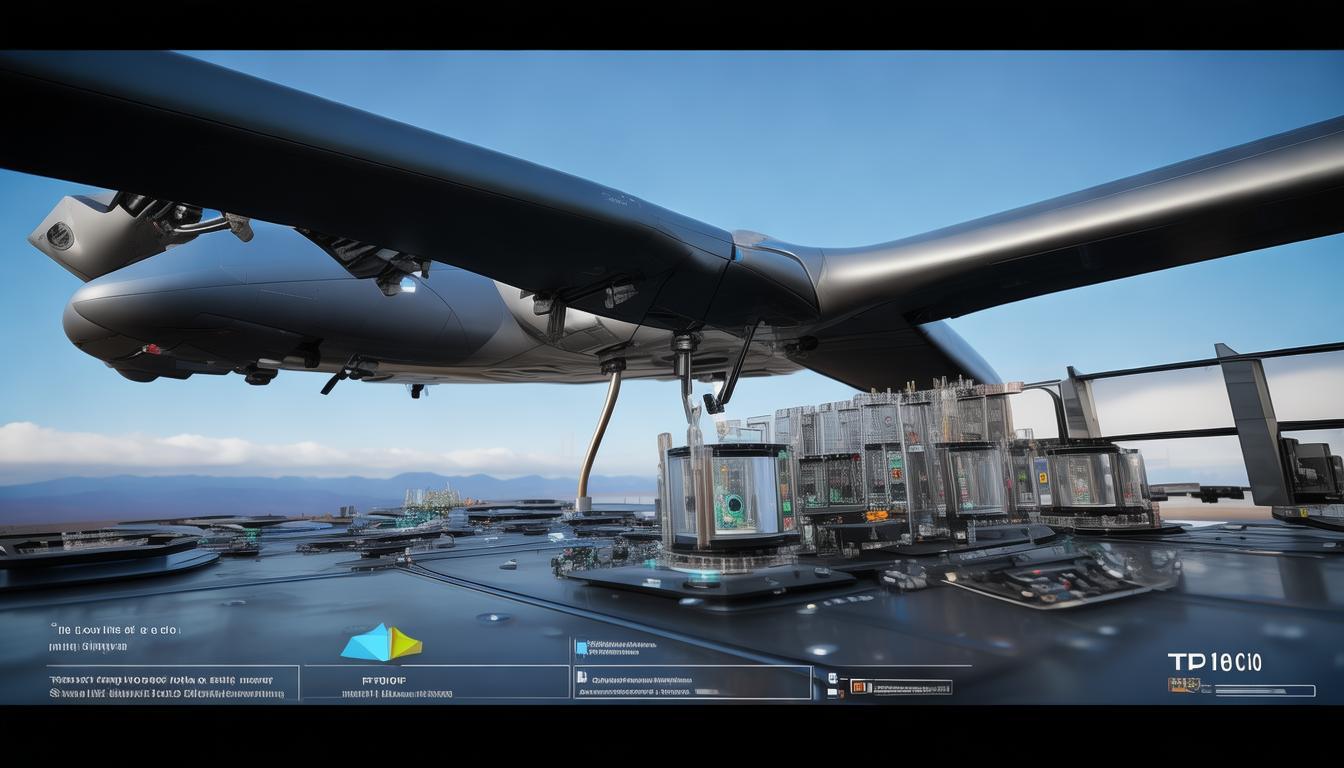Activate the orange icon in the labeled strip
This screenshot has height=768, width=1344.
(857, 687)
